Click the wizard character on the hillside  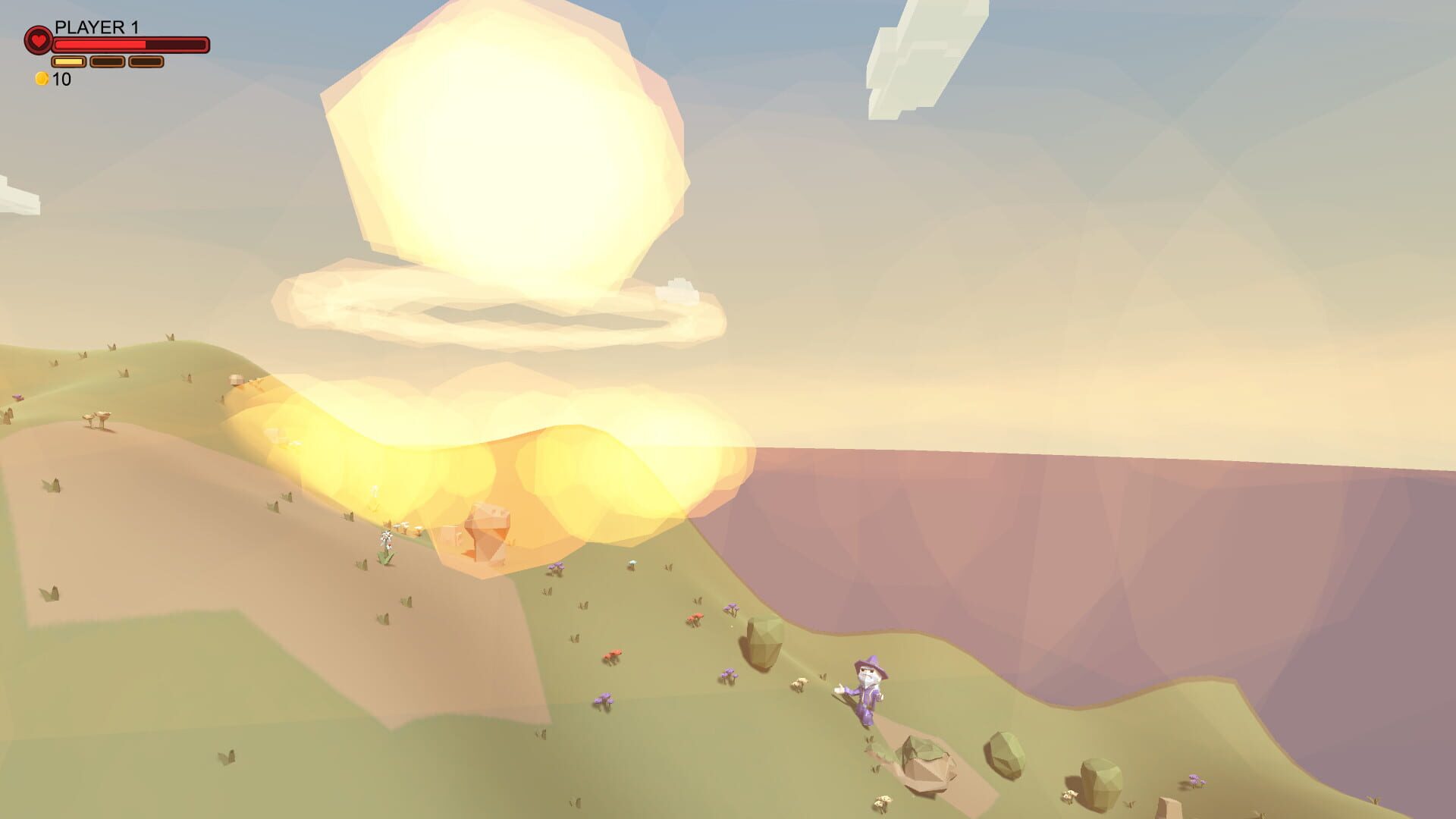point(866,694)
